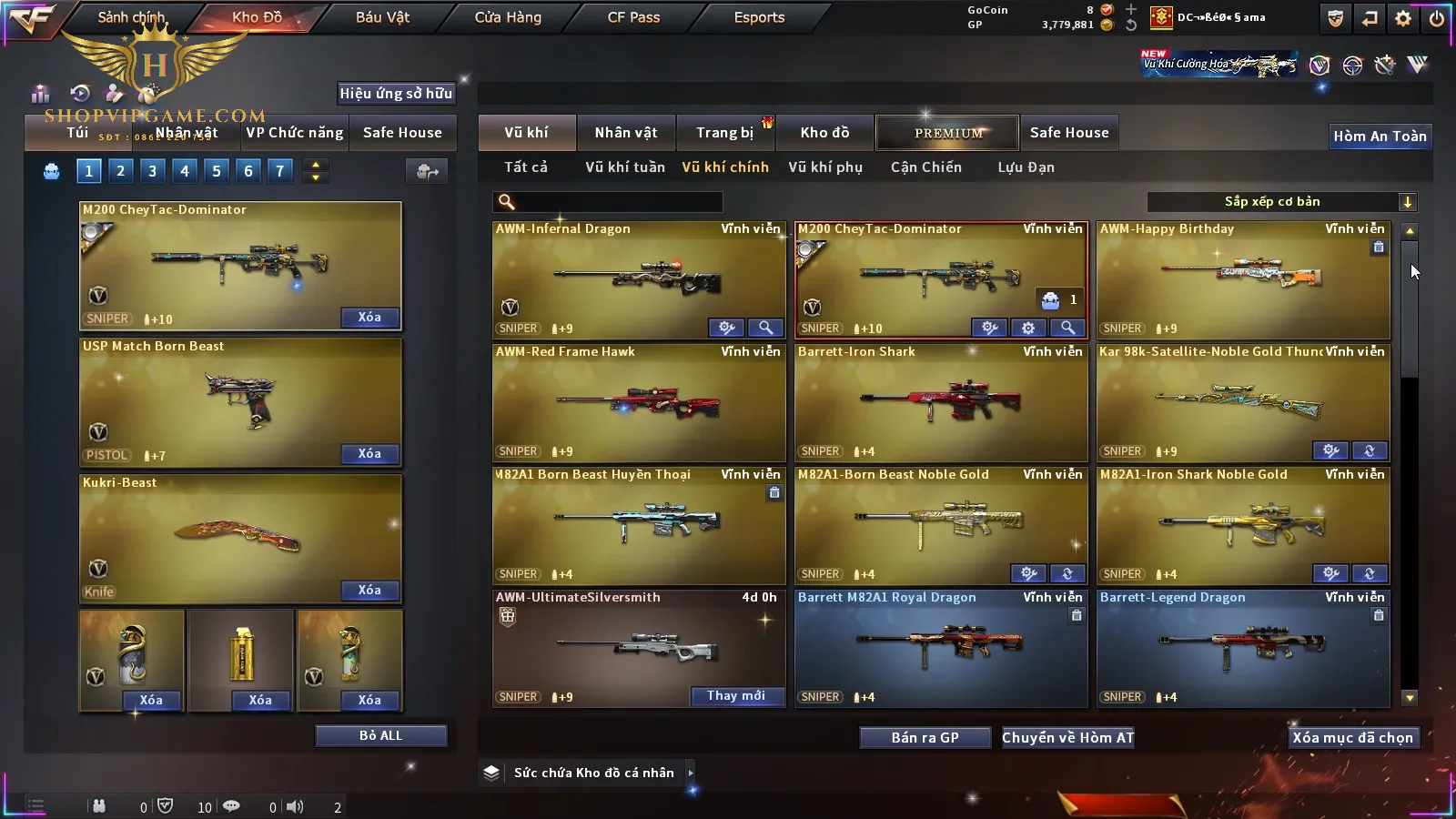
Task: Show the Cận Chiến category
Action: [x=925, y=167]
